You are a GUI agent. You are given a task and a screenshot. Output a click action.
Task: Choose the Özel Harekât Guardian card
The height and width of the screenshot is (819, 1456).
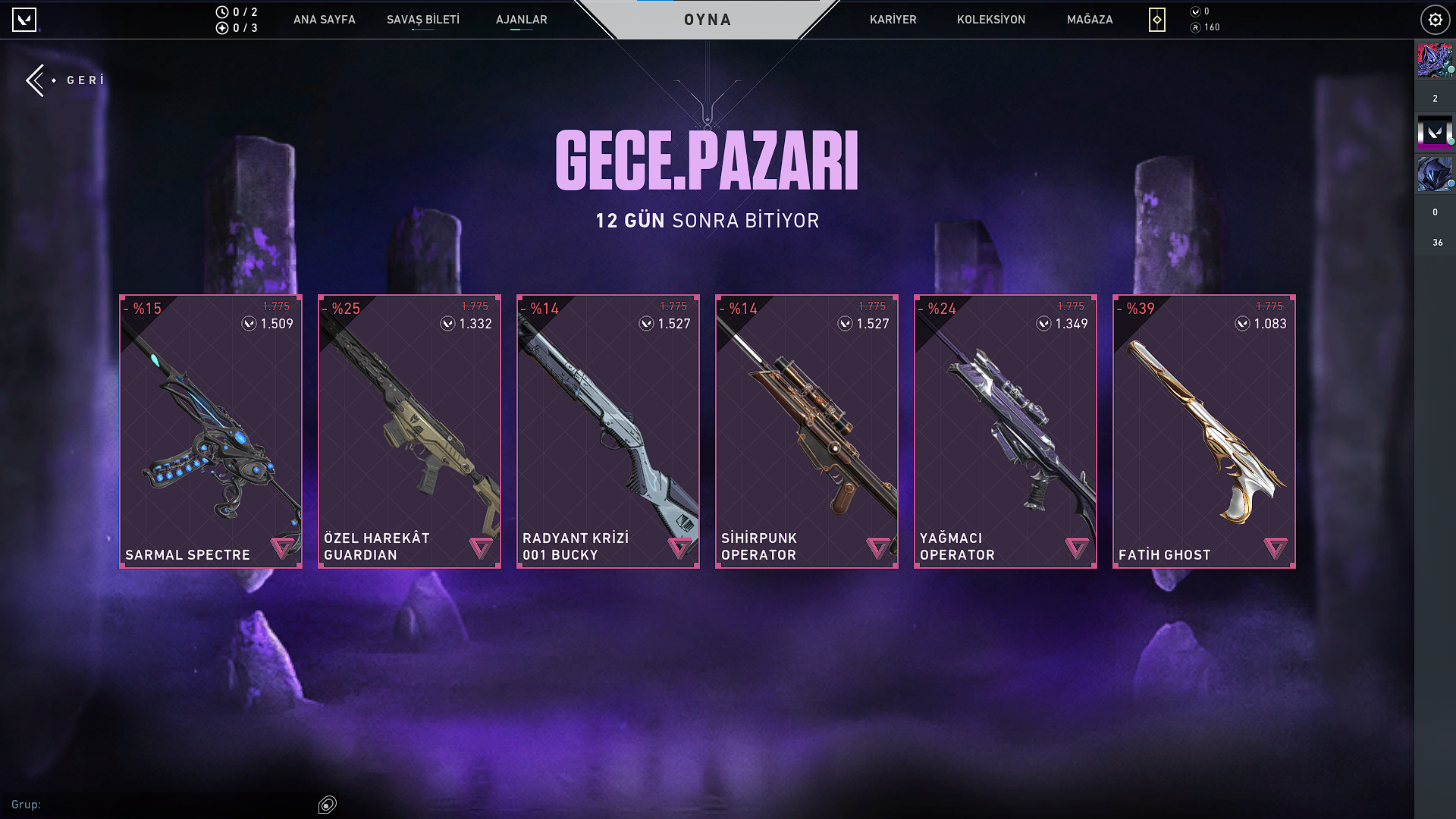pos(409,431)
